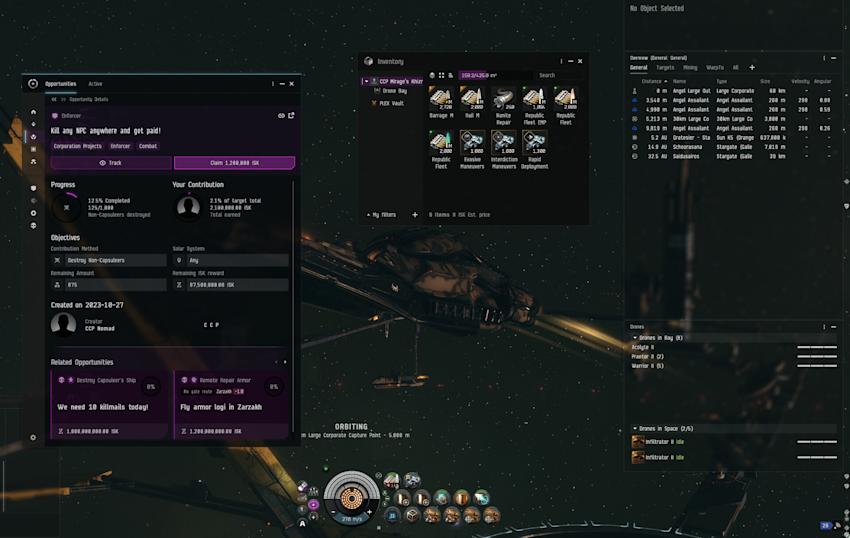Open the PLEX Vault in inventory tree

(x=391, y=102)
